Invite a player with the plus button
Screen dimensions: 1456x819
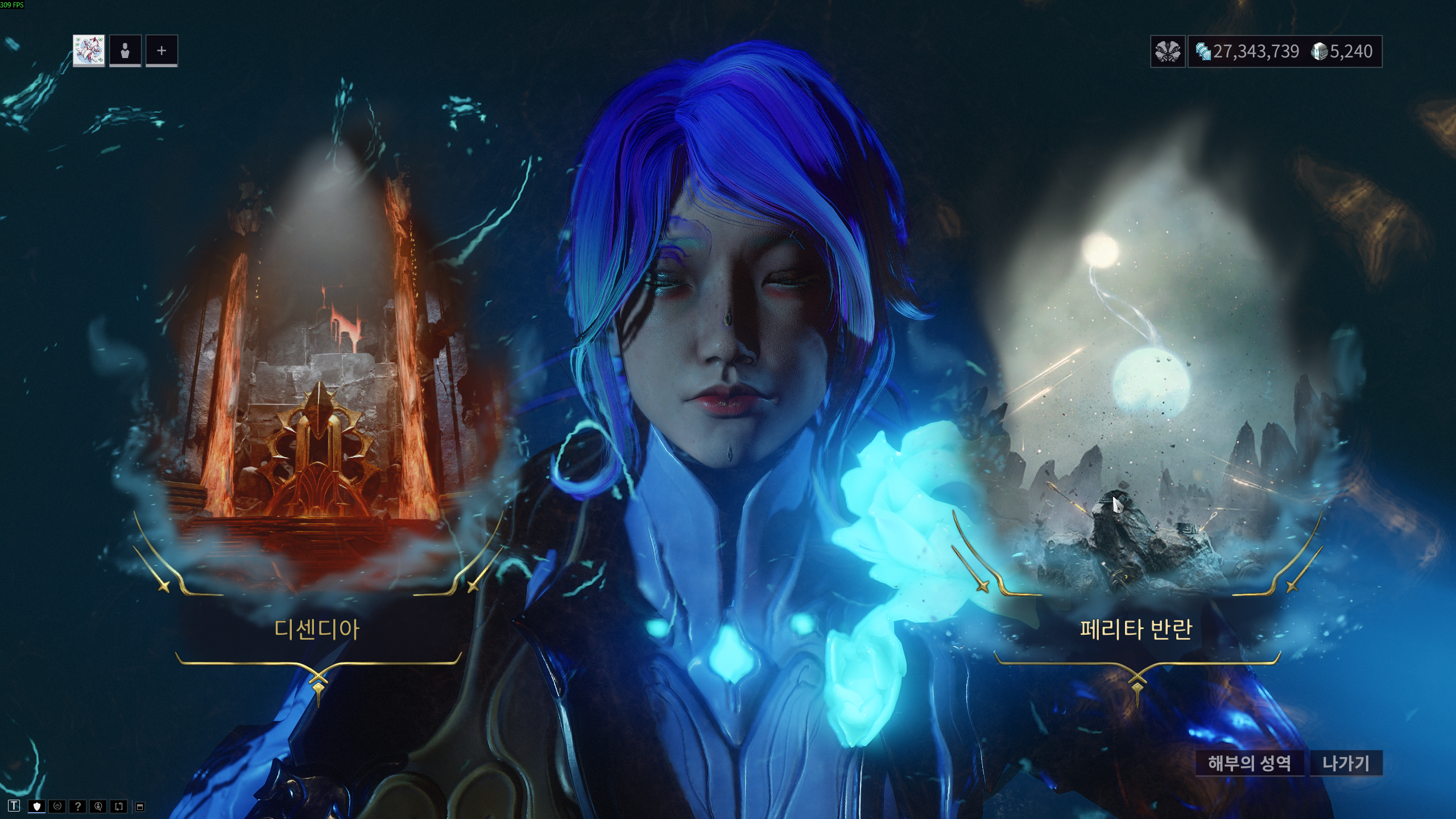(x=162, y=51)
